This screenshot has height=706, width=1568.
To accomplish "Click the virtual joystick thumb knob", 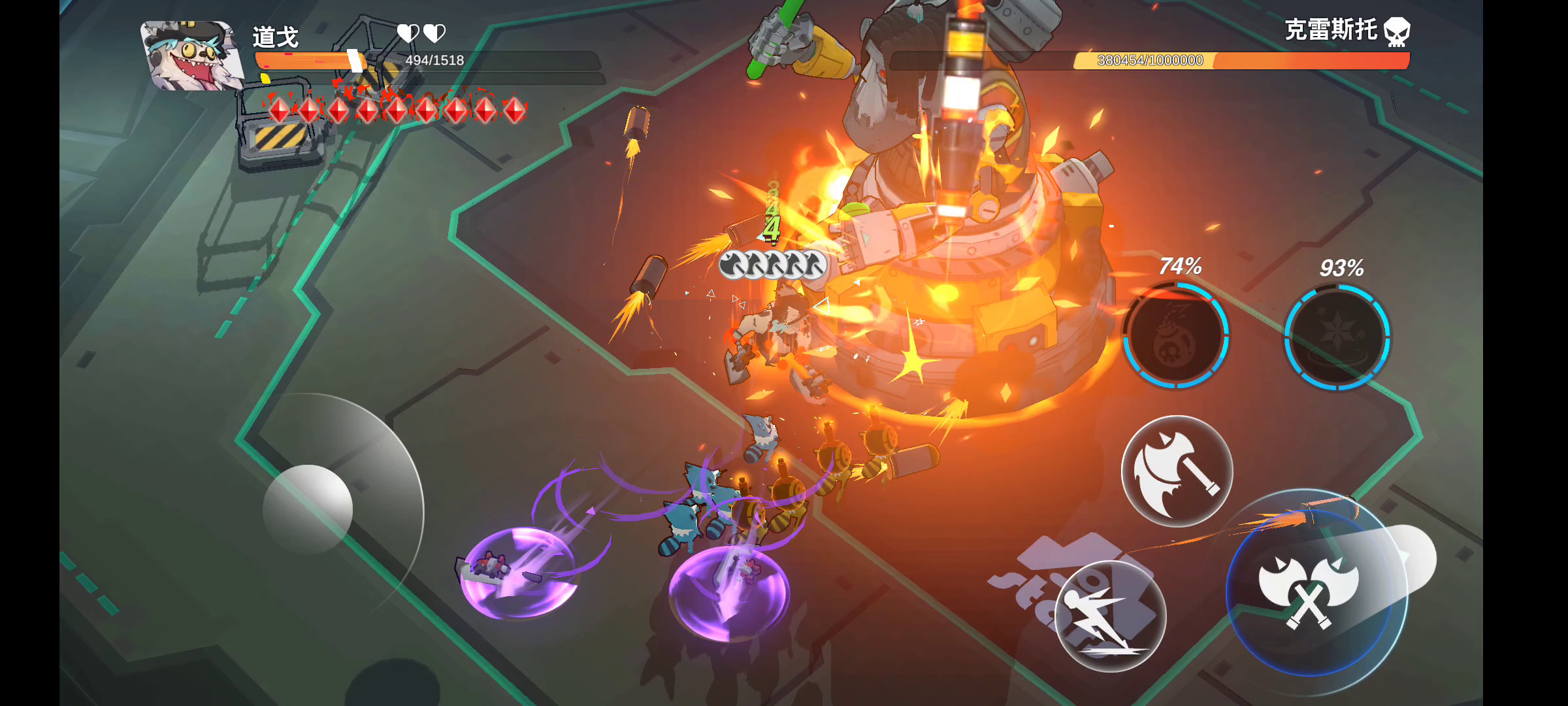I will tap(308, 509).
